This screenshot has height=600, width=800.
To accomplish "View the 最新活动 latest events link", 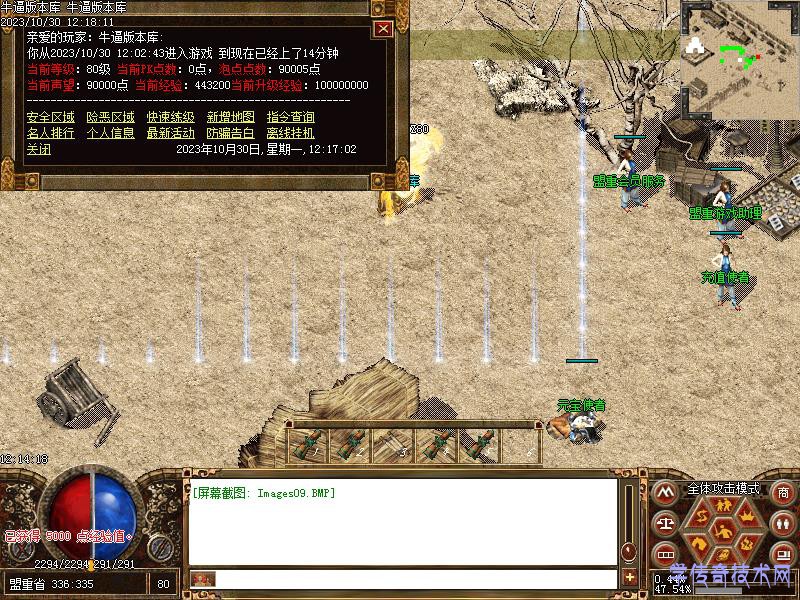I will click(x=170, y=132).
